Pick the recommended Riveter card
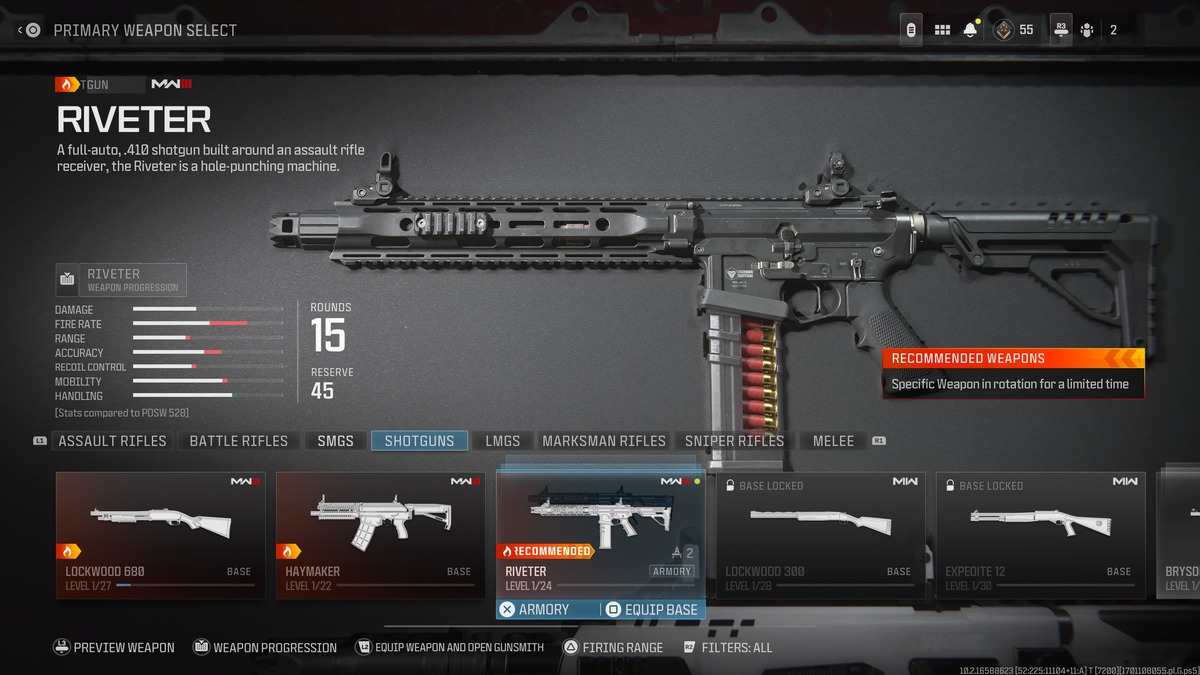 (600, 530)
